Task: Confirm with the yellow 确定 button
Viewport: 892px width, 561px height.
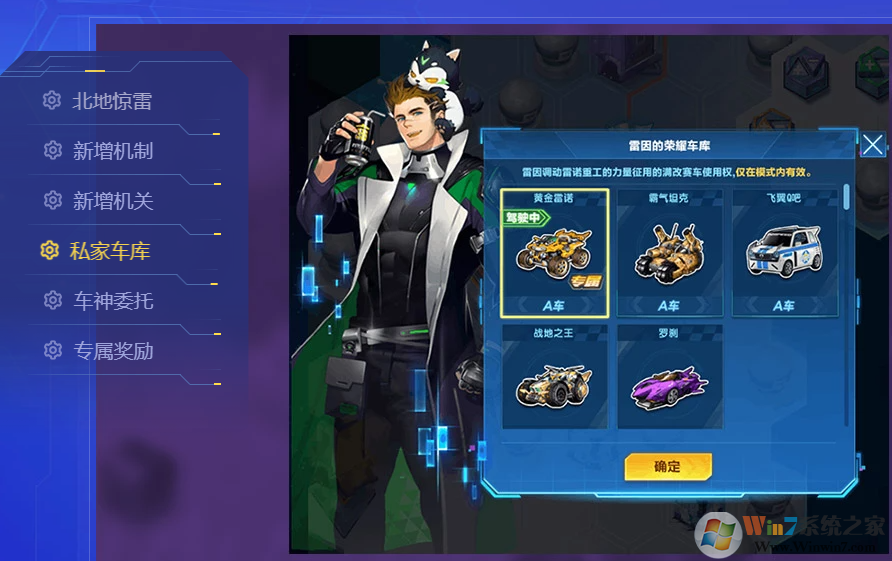Action: coord(668,466)
